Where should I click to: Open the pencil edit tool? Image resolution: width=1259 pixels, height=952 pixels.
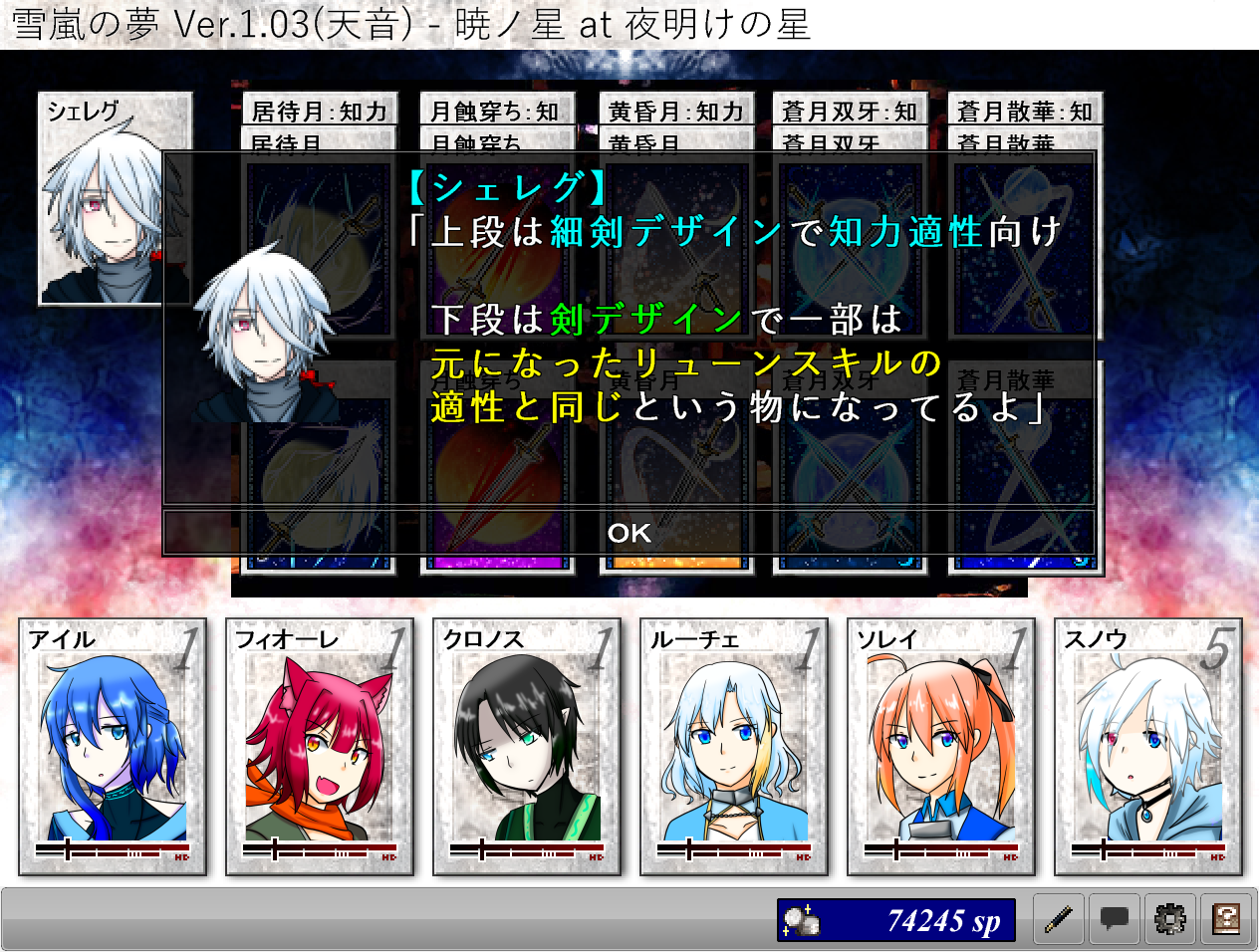(1058, 919)
